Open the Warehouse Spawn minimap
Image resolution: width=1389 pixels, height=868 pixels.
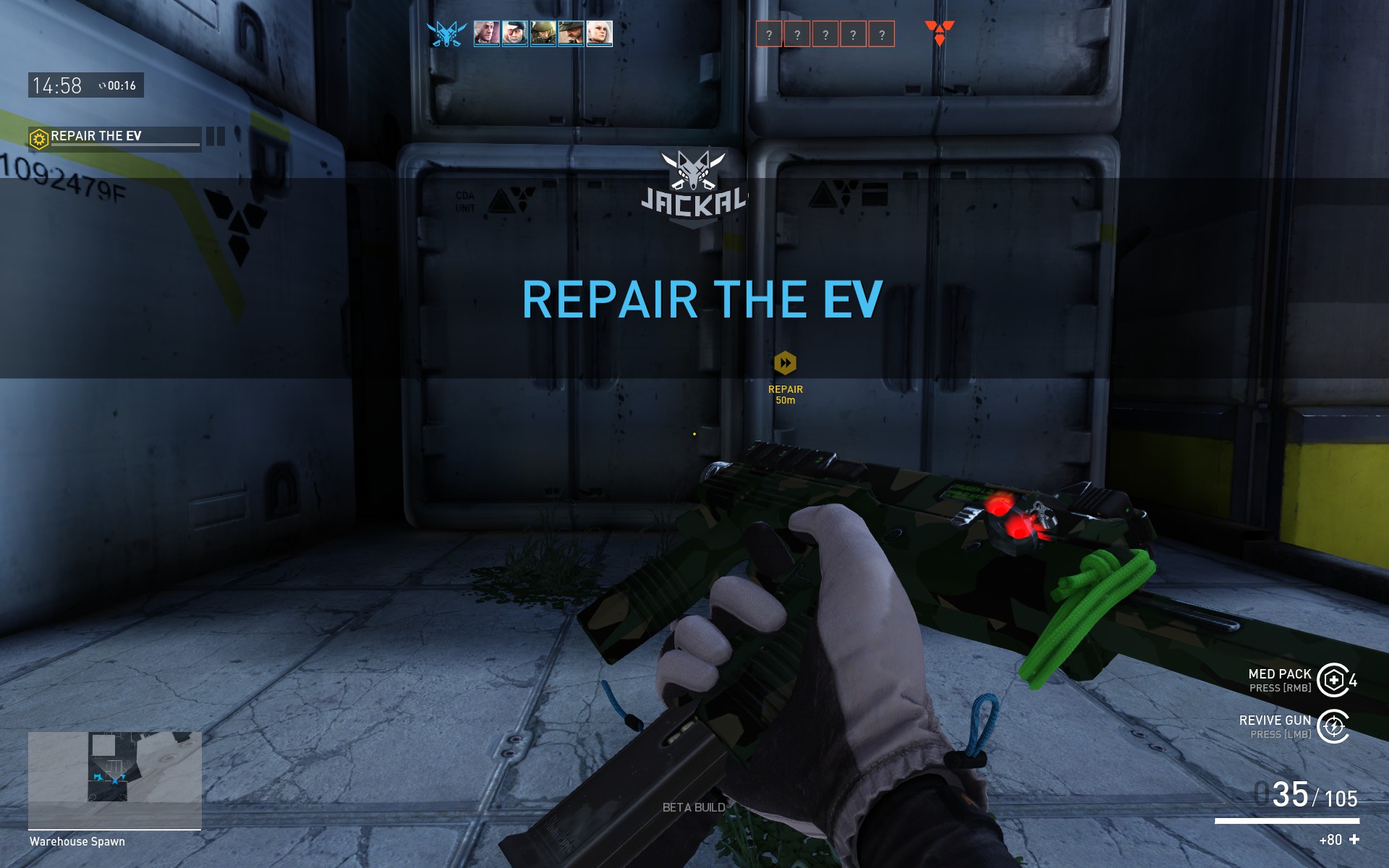click(x=114, y=779)
